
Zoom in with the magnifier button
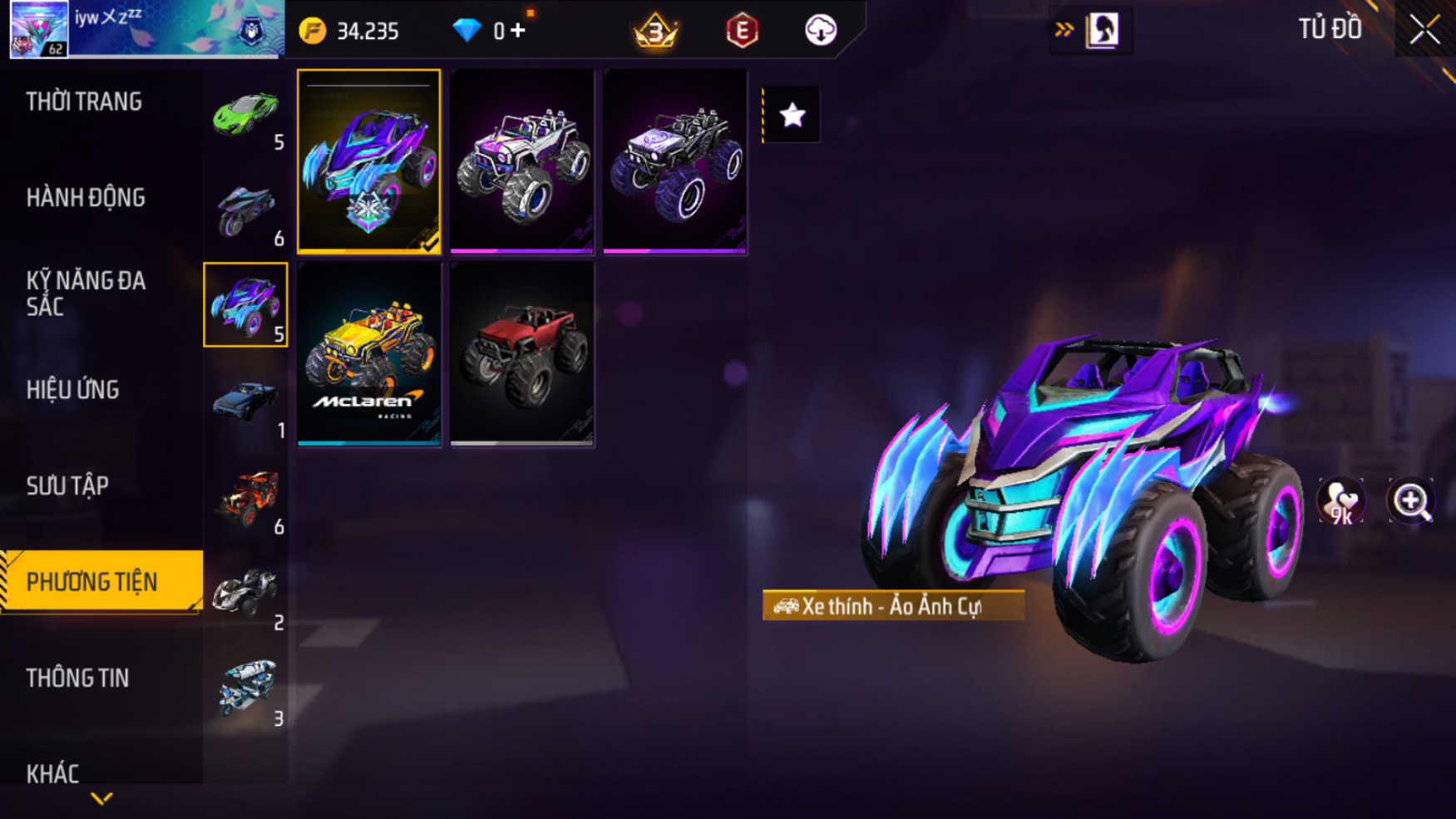pyautogui.click(x=1411, y=501)
